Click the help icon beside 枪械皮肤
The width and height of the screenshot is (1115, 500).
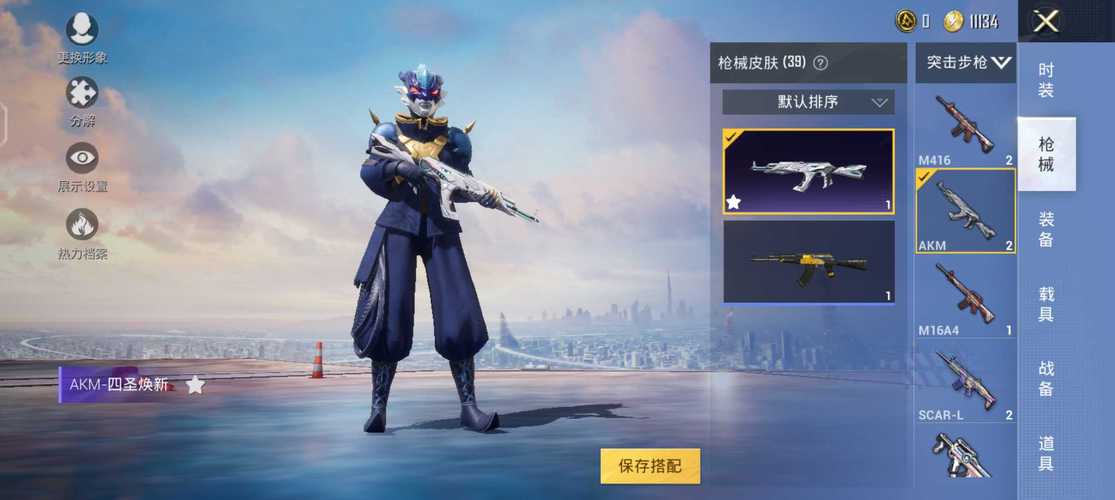(x=821, y=63)
